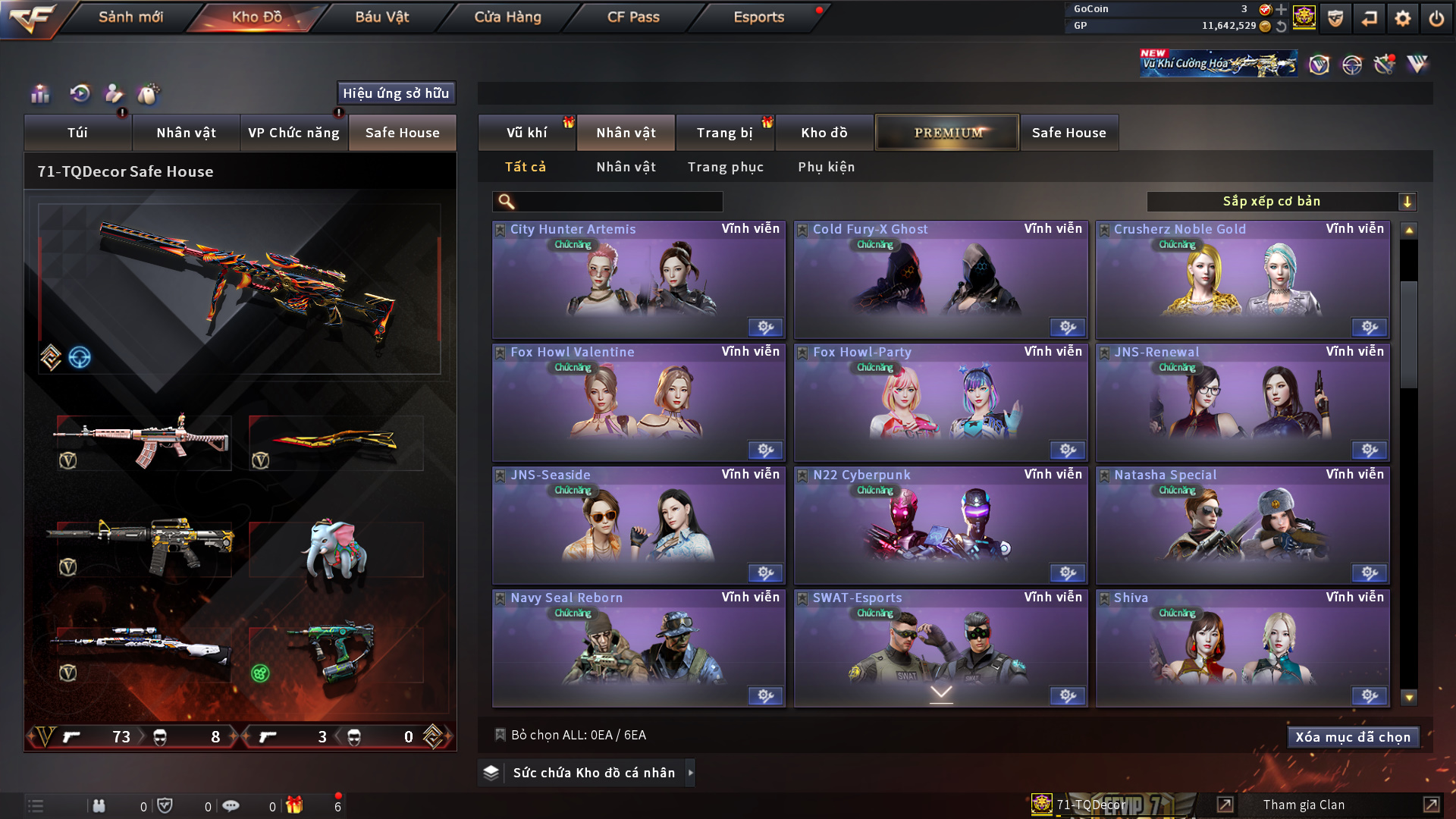Select the Trang phục filter
The width and height of the screenshot is (1456, 819).
[x=725, y=167]
